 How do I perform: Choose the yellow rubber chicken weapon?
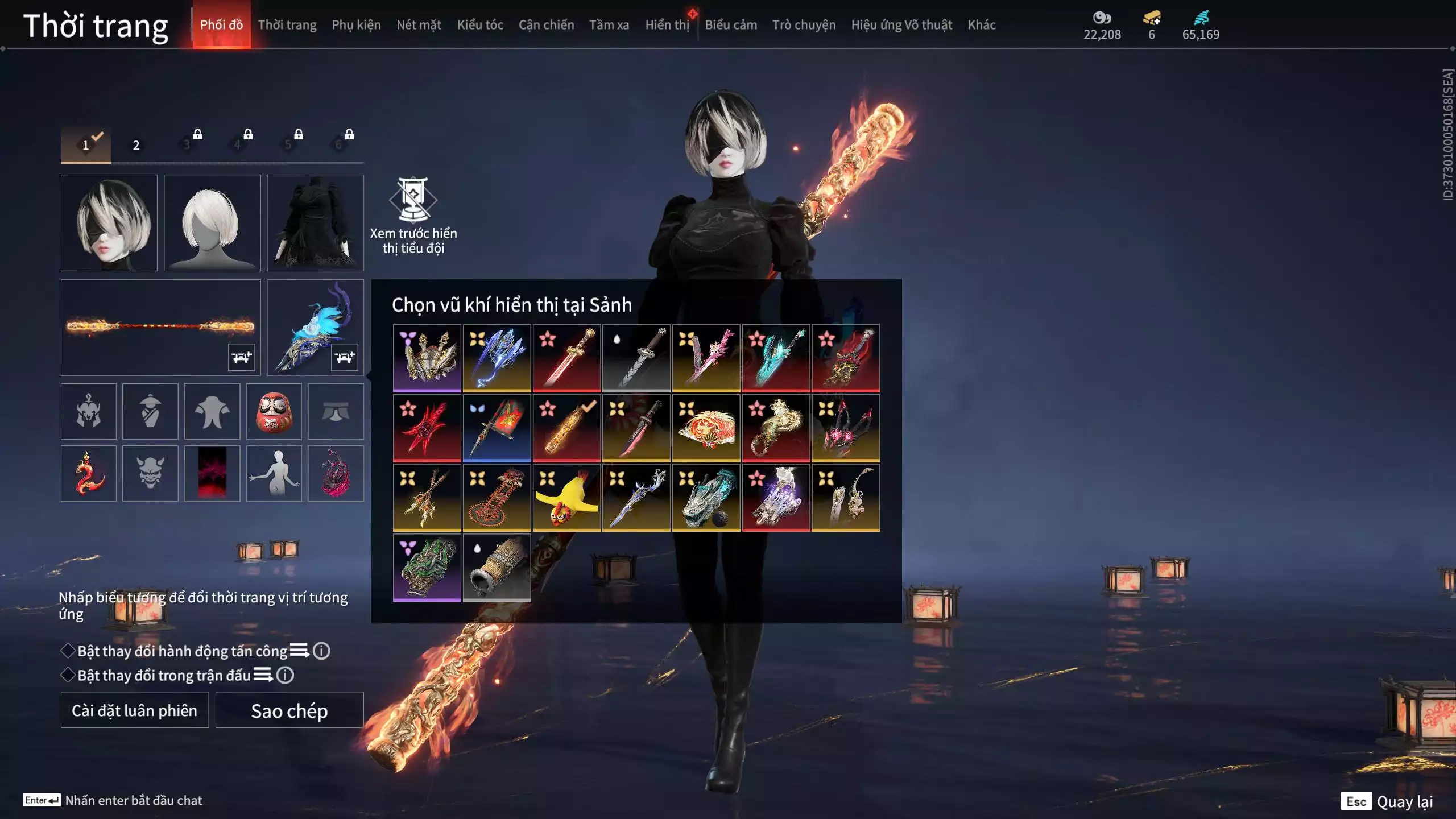566,498
